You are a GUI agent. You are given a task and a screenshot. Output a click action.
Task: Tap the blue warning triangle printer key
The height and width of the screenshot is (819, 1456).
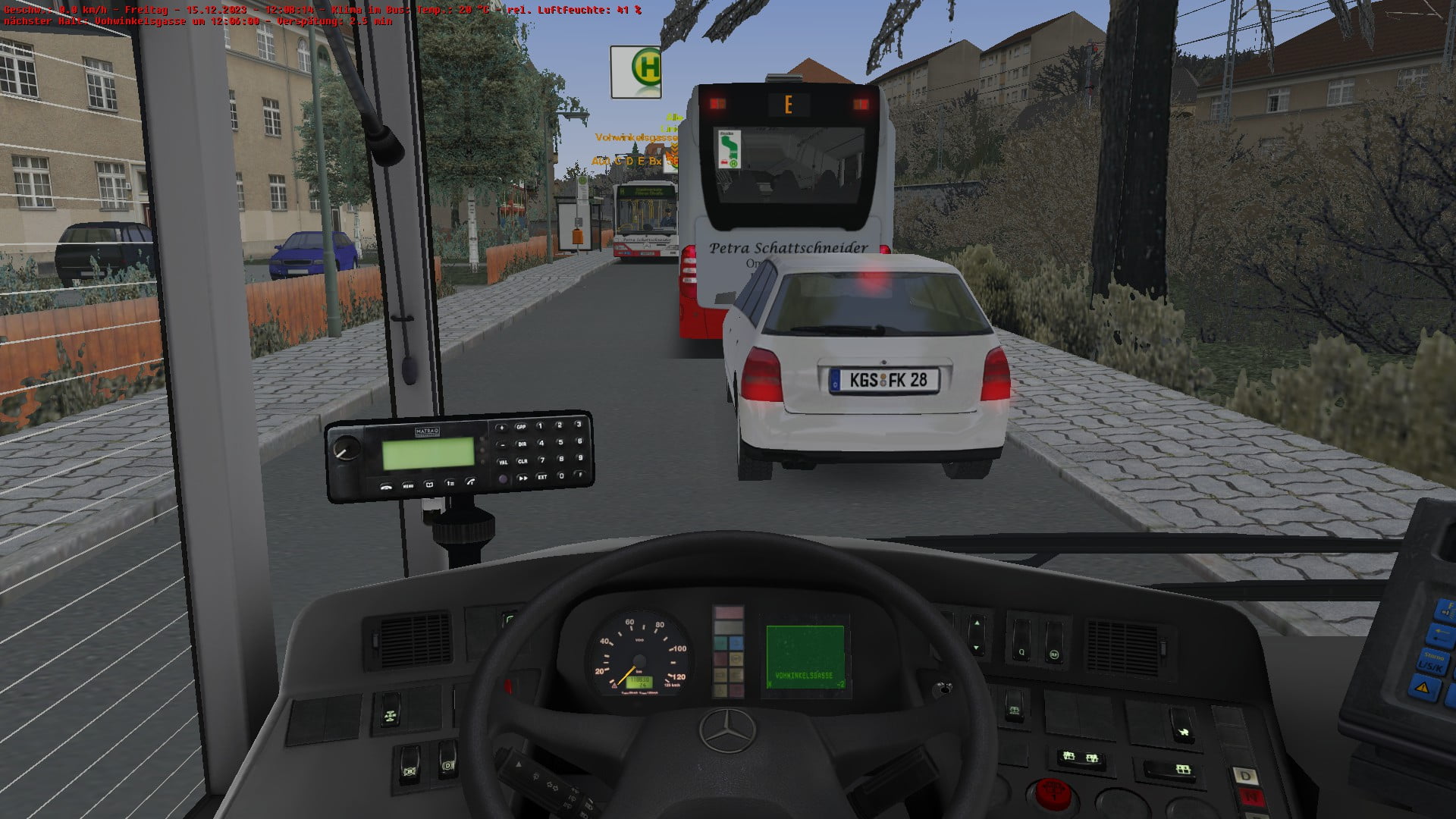1423,689
